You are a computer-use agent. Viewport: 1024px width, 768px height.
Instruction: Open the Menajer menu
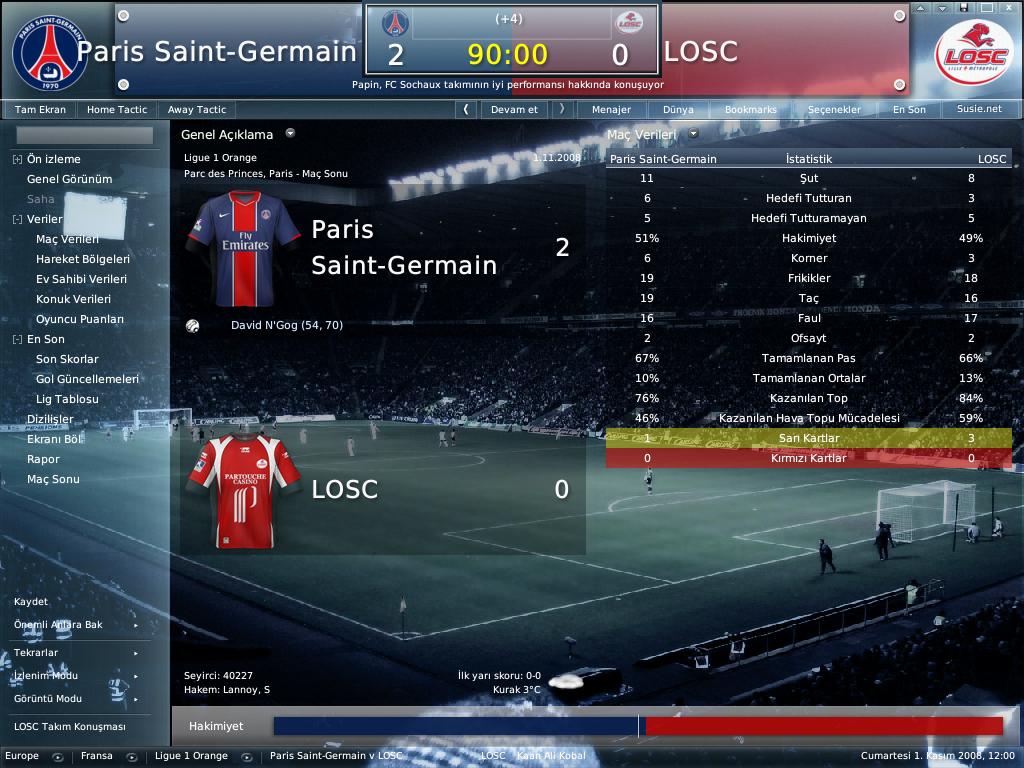[x=611, y=110]
